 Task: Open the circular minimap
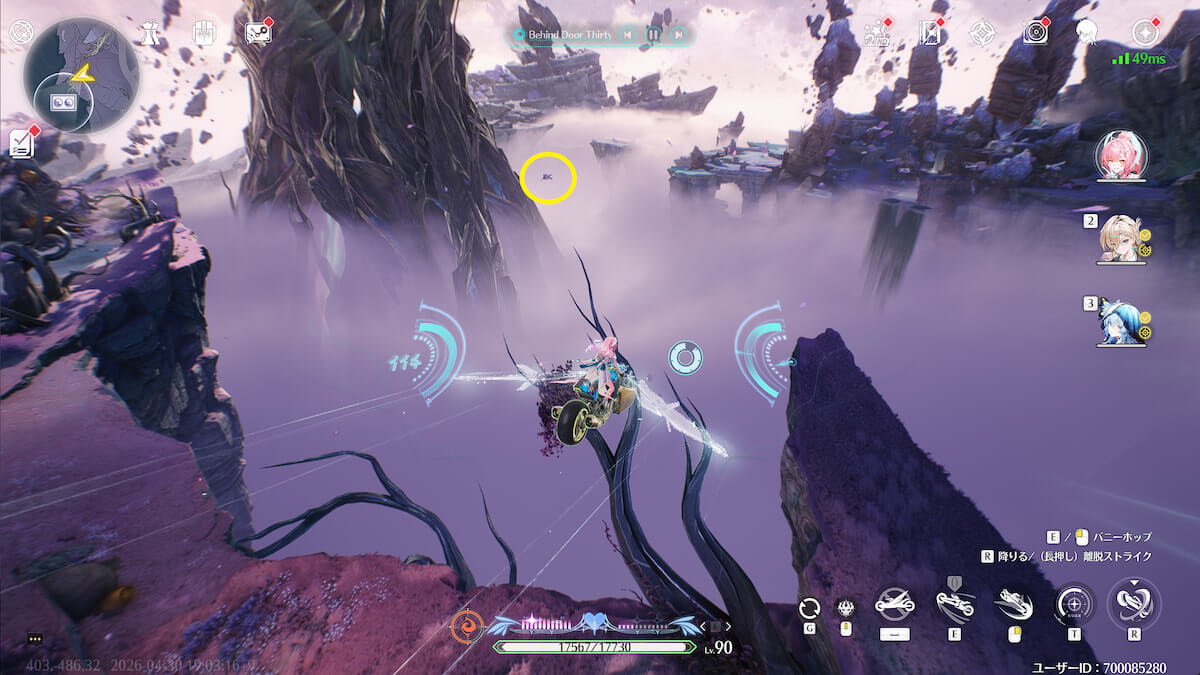tap(81, 76)
